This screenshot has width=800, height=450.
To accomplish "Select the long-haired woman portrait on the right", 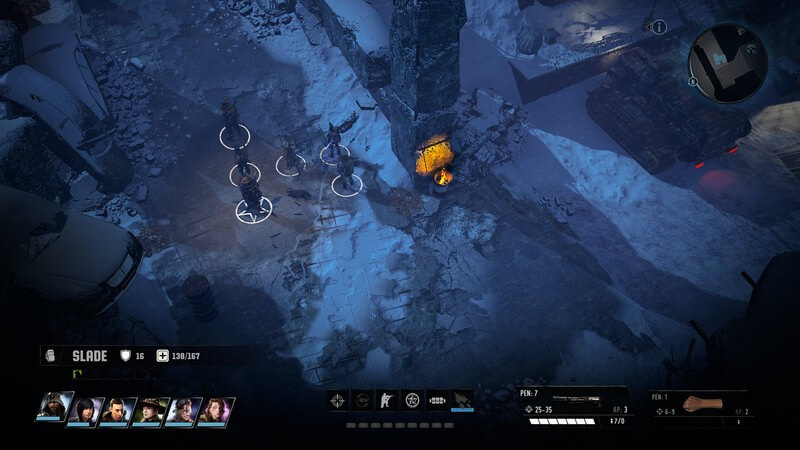I will (215, 409).
